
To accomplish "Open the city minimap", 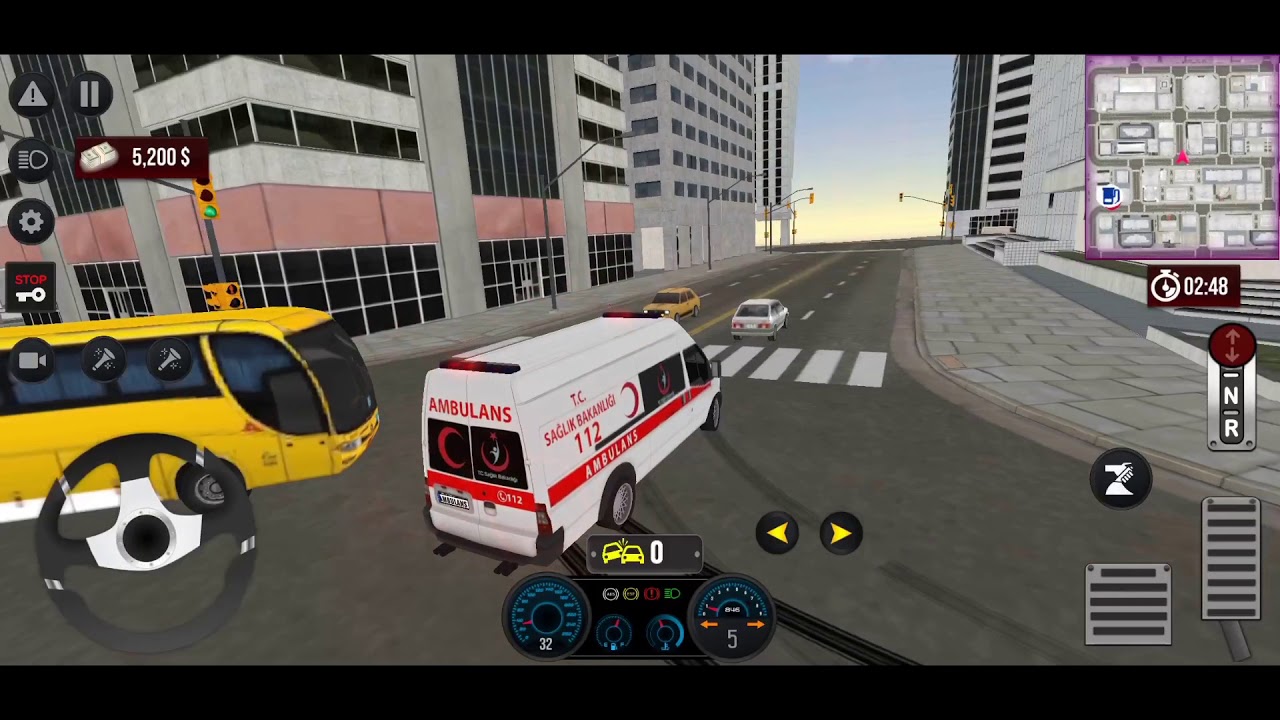I will (x=1181, y=157).
